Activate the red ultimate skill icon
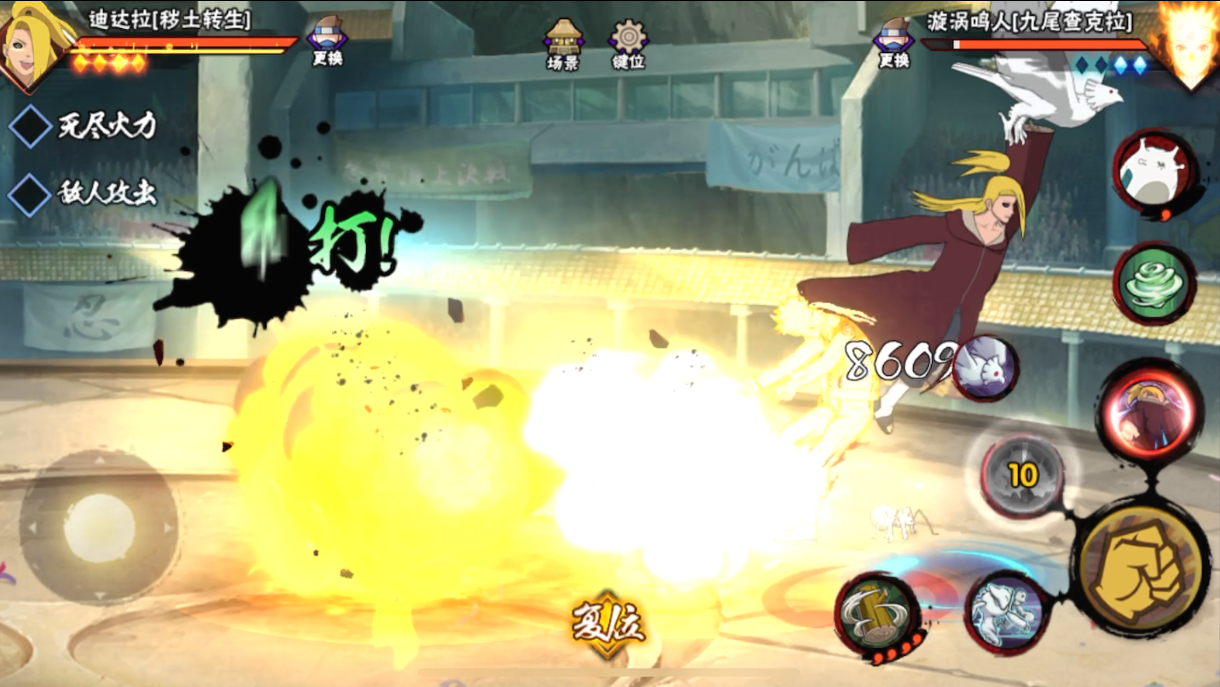The height and width of the screenshot is (687, 1220). 1148,411
